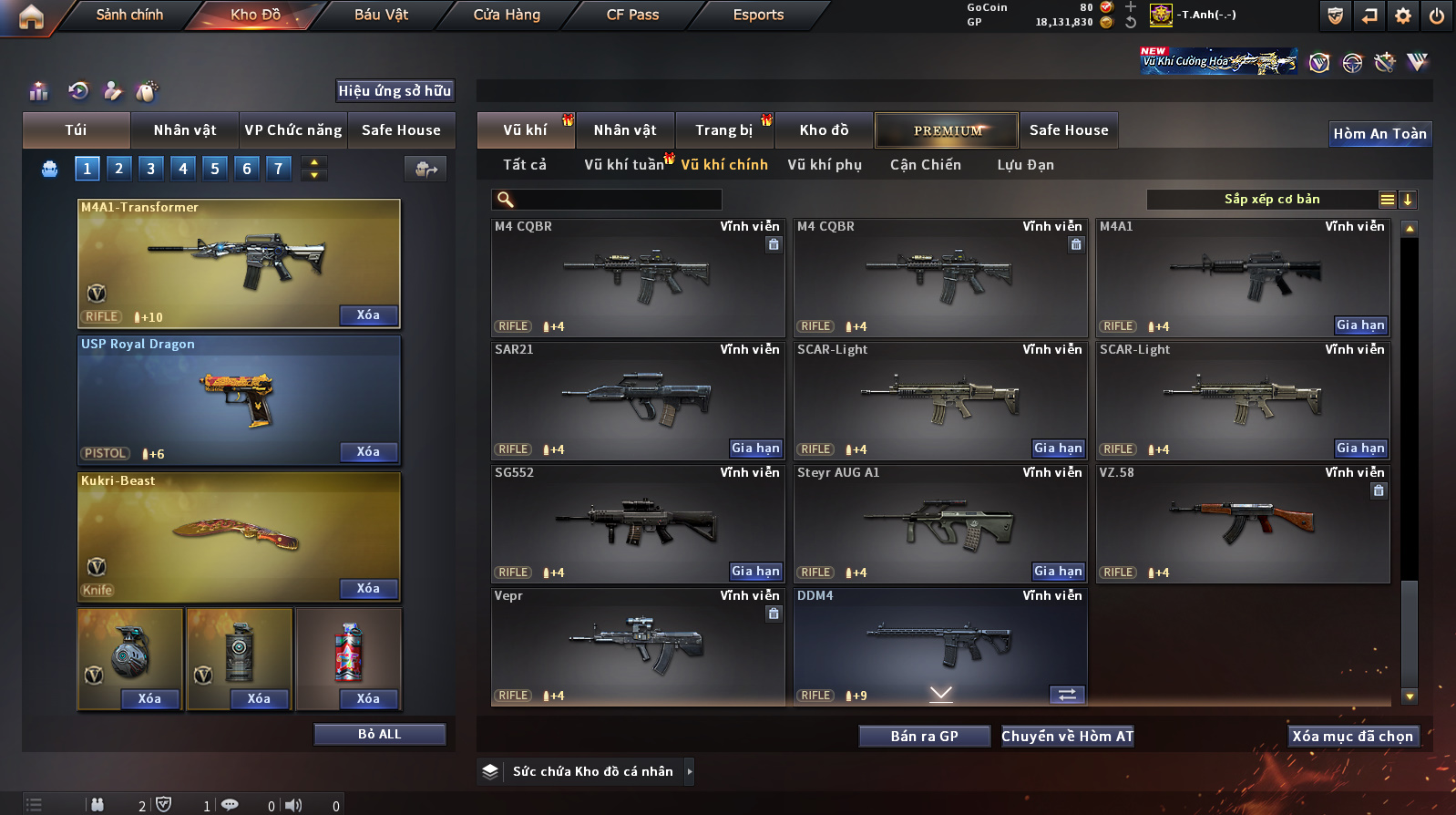Filter by Vũ khí phụ weapons
The image size is (1456, 815).
[x=825, y=165]
